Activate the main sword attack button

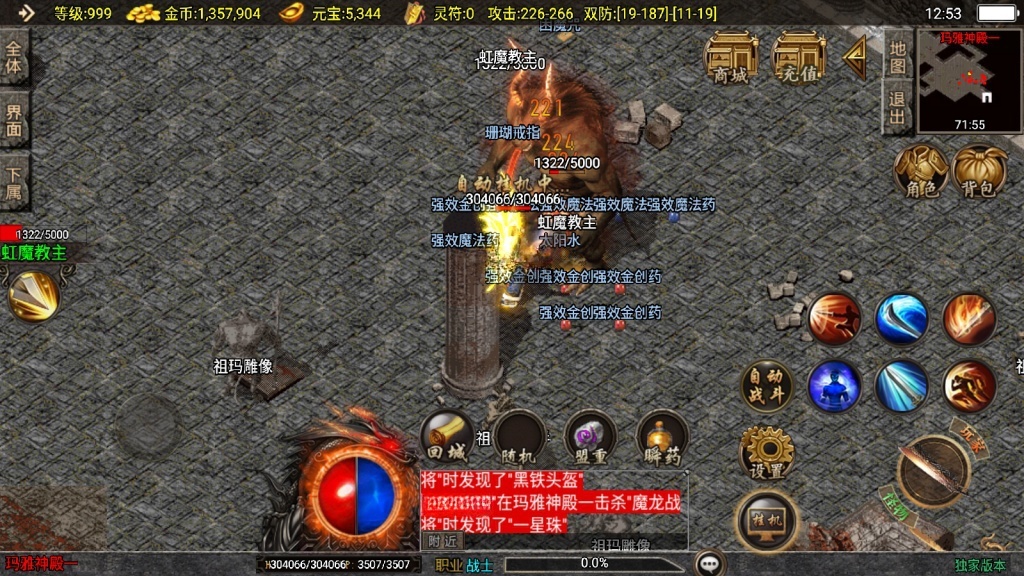933,471
